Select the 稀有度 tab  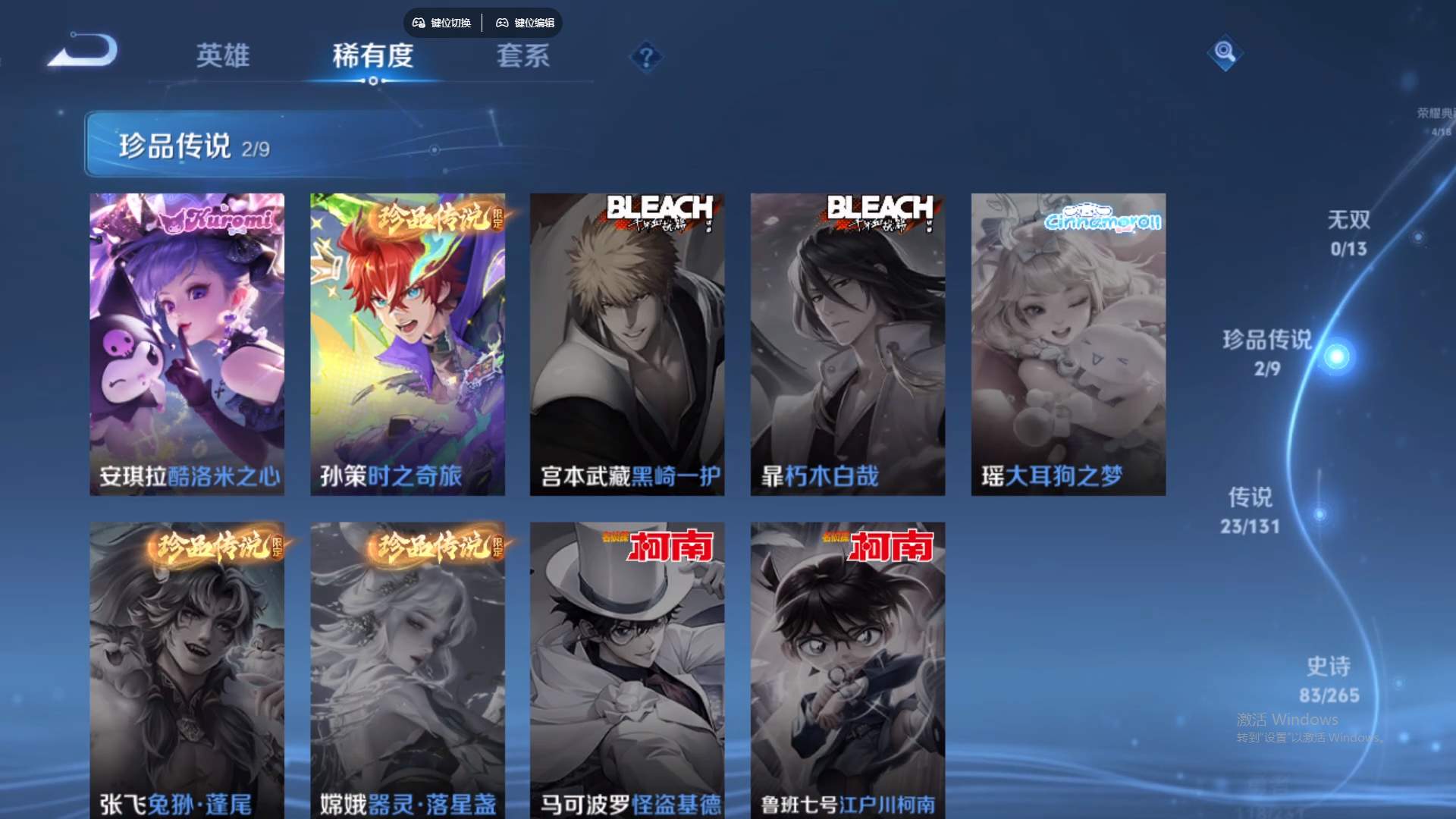(373, 56)
